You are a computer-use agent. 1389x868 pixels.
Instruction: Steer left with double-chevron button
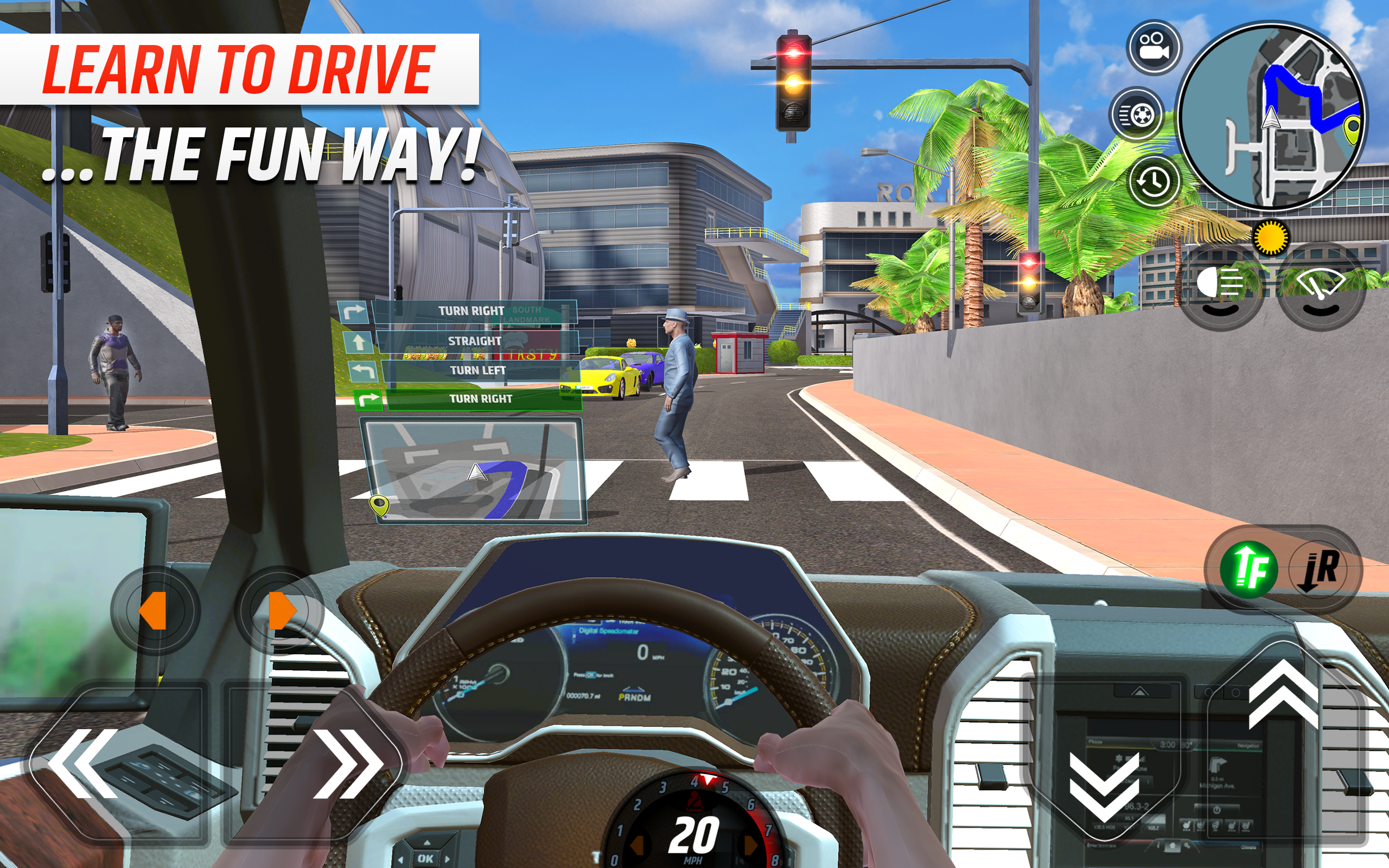tap(86, 763)
